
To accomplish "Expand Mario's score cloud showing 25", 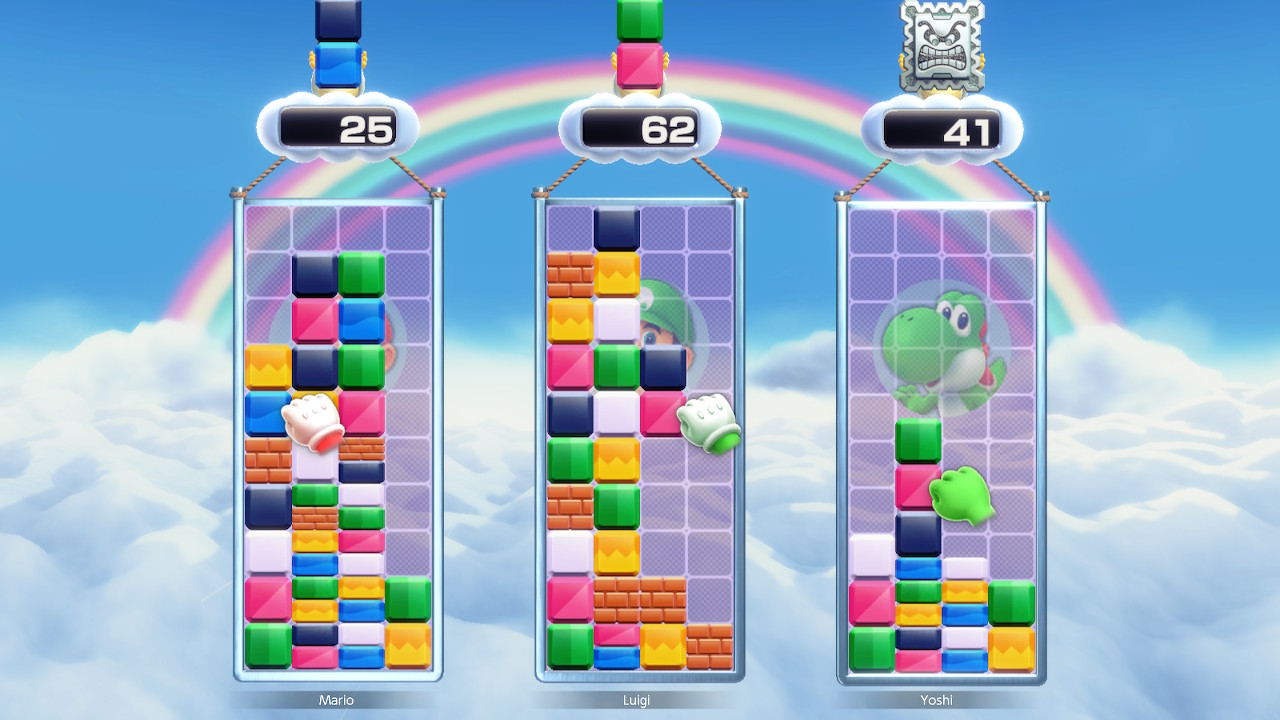I will tap(337, 128).
